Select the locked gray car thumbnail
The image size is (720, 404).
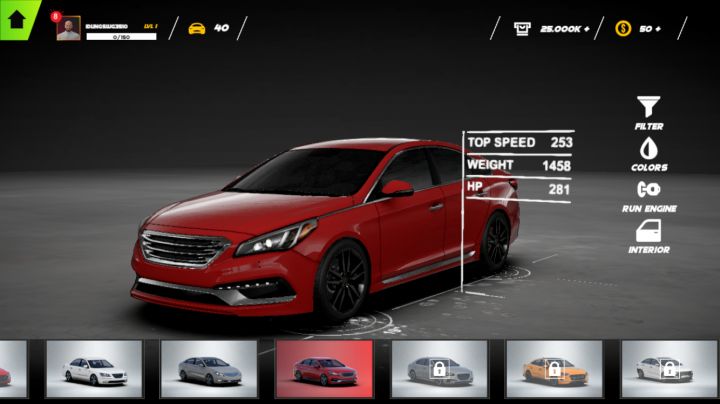pyautogui.click(x=439, y=369)
